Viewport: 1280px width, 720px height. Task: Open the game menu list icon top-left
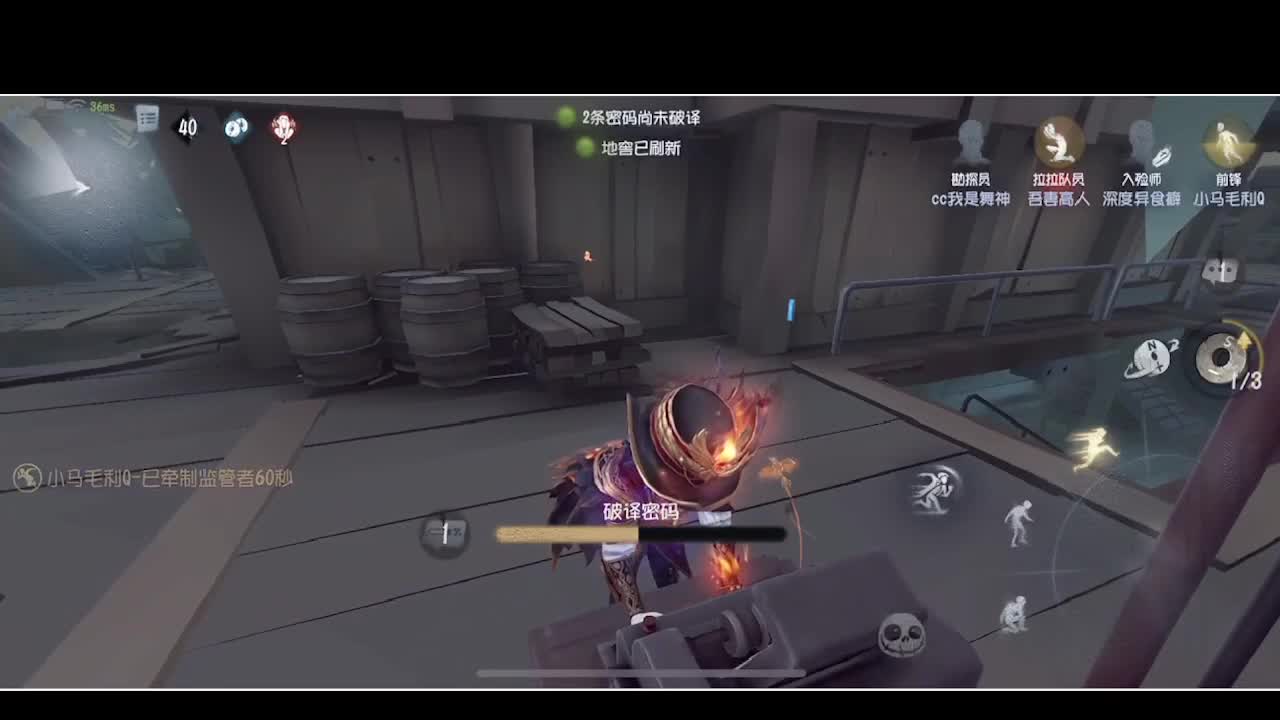(x=148, y=119)
